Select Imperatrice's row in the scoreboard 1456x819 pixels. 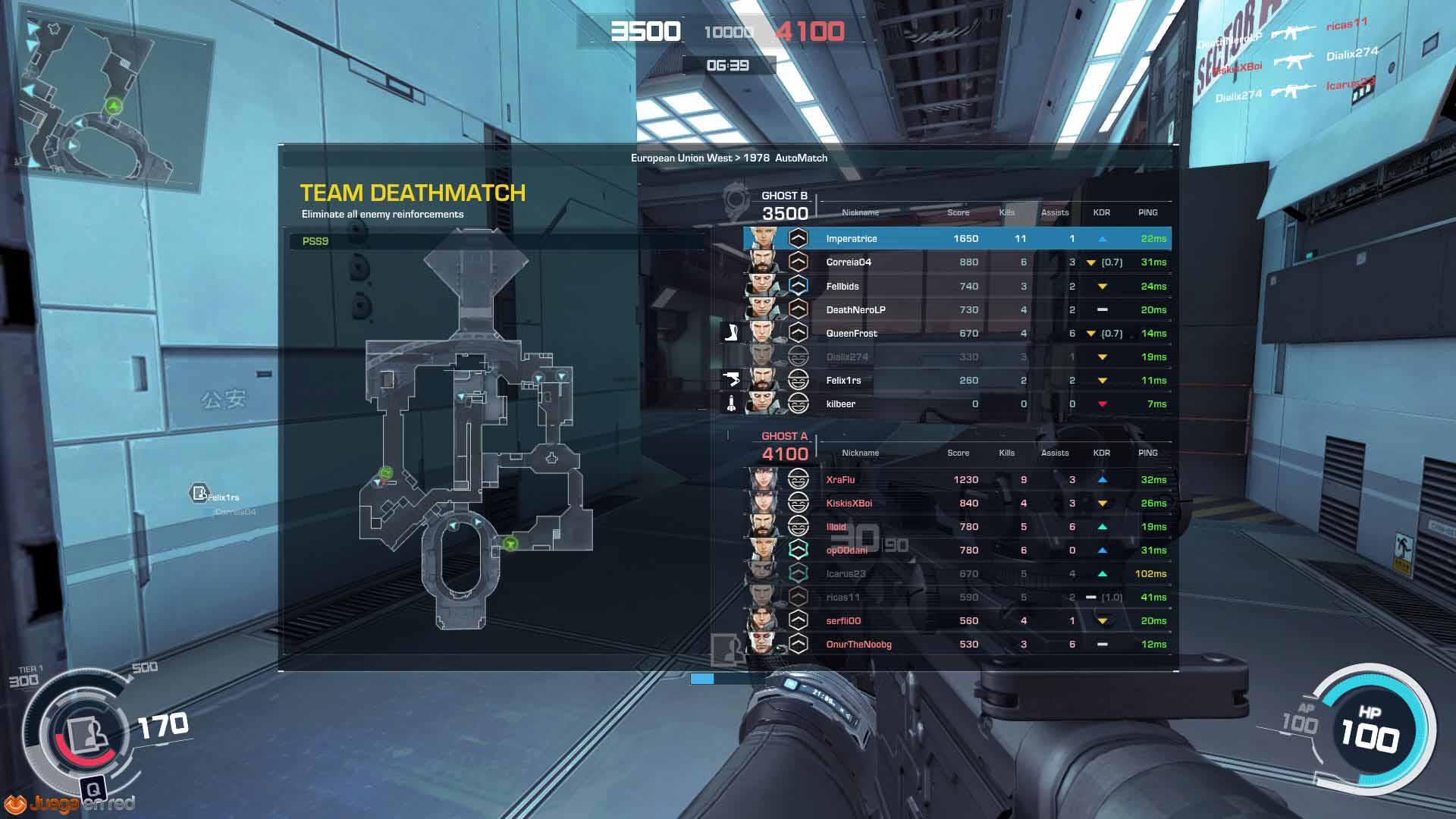click(x=957, y=239)
